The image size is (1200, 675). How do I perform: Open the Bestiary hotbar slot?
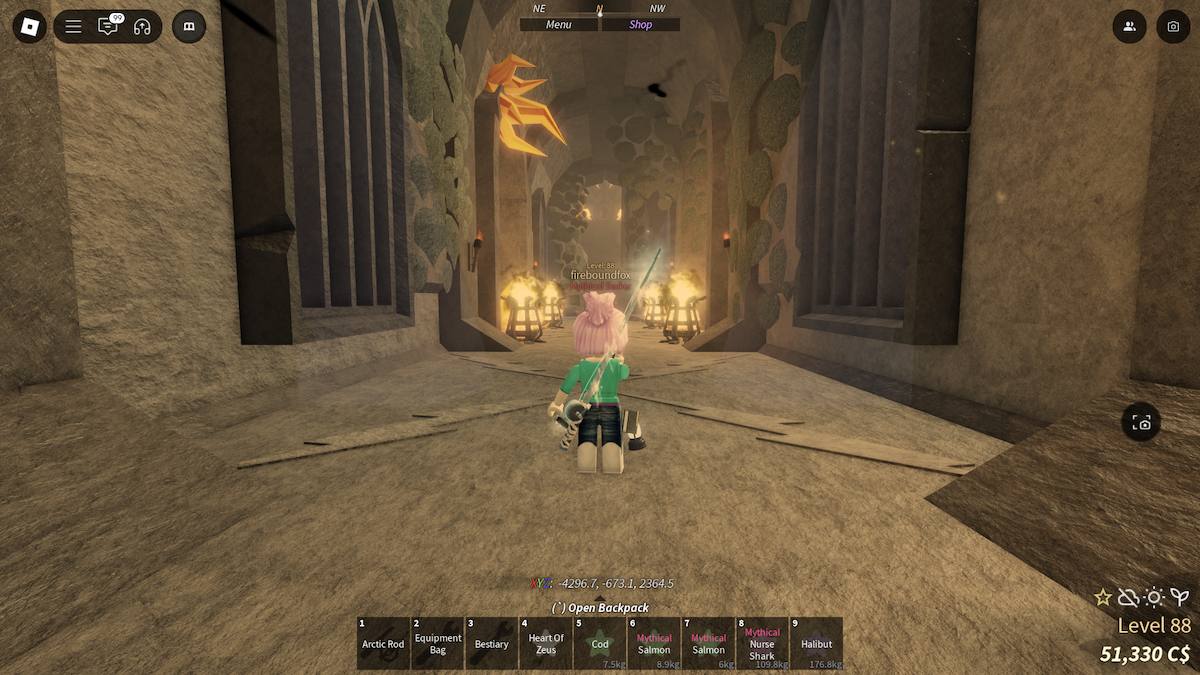[x=492, y=643]
